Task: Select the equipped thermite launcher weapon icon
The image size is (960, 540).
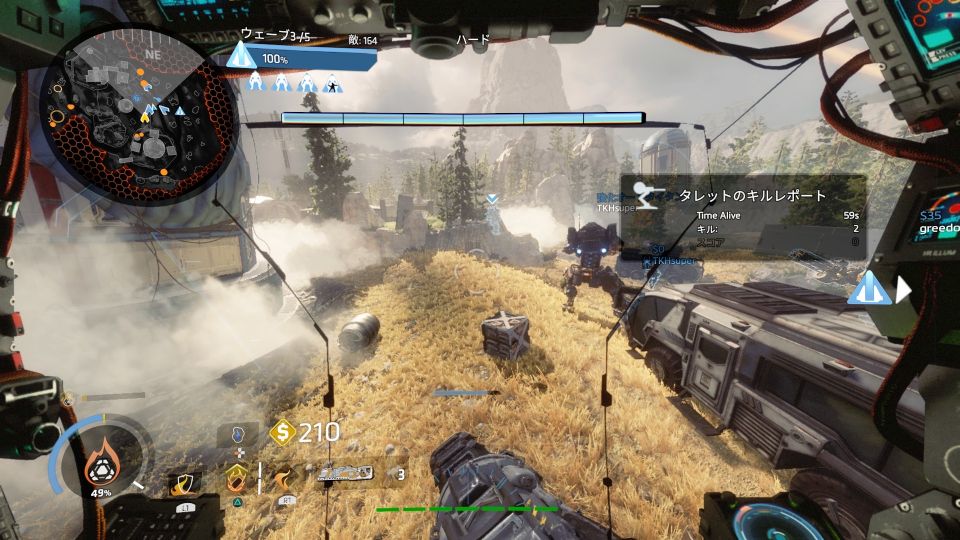Action: [344, 473]
